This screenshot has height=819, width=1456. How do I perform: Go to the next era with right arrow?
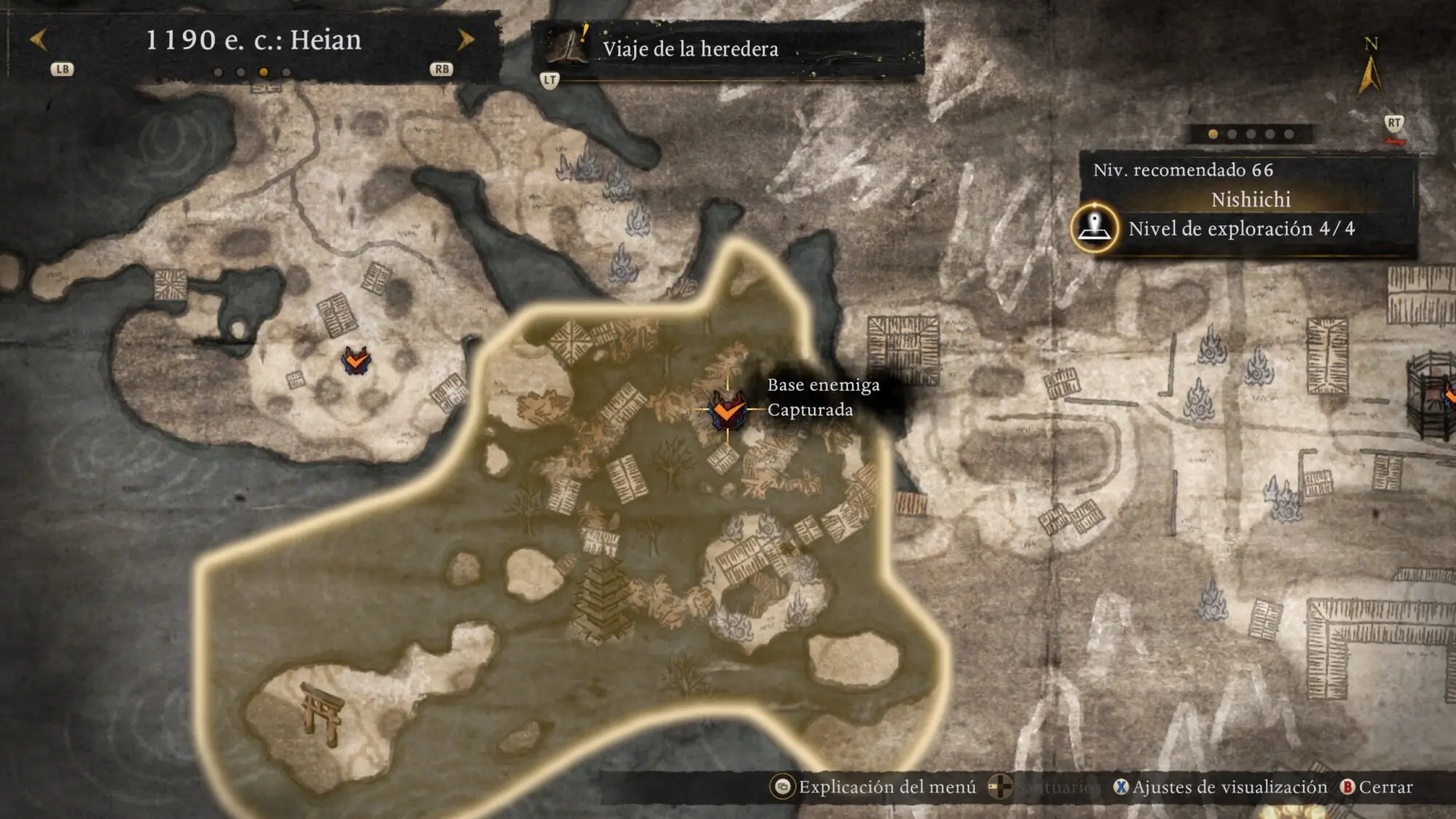click(x=465, y=39)
